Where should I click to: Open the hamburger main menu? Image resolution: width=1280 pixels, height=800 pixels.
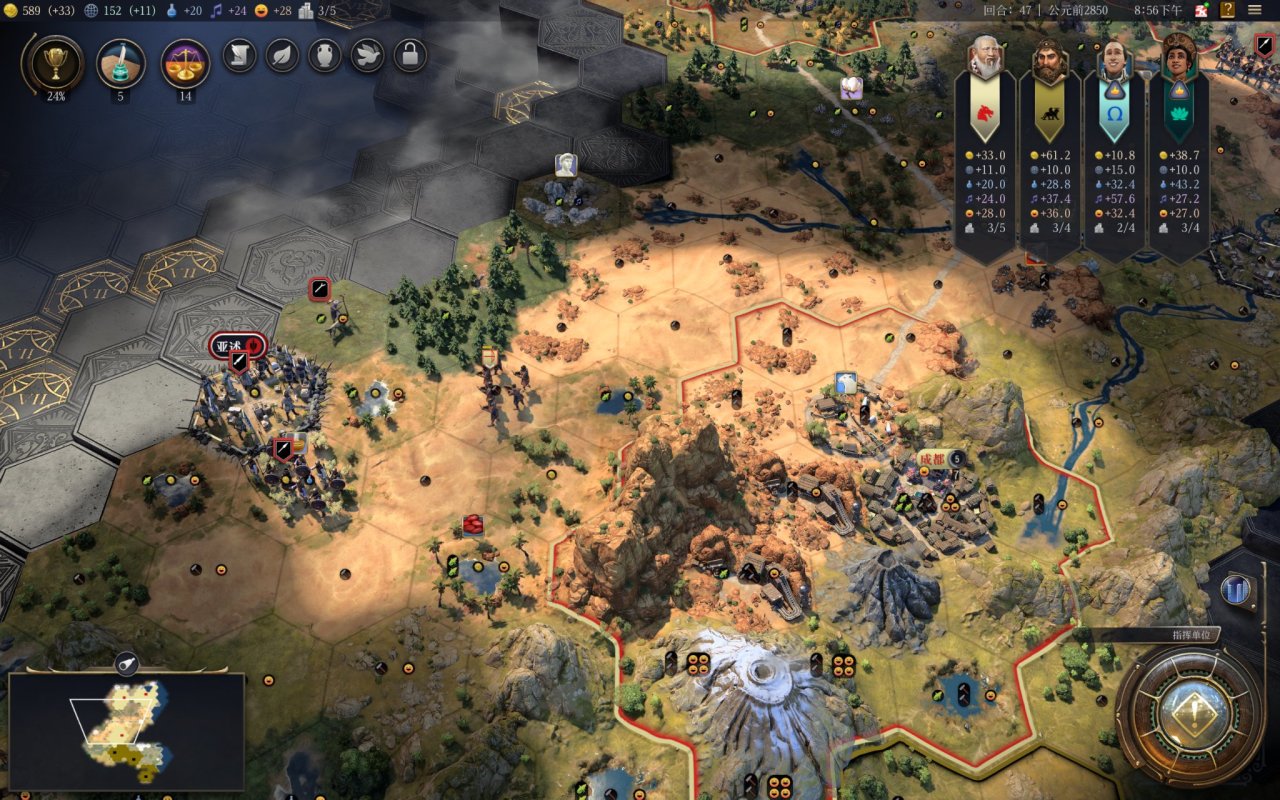(x=1255, y=10)
